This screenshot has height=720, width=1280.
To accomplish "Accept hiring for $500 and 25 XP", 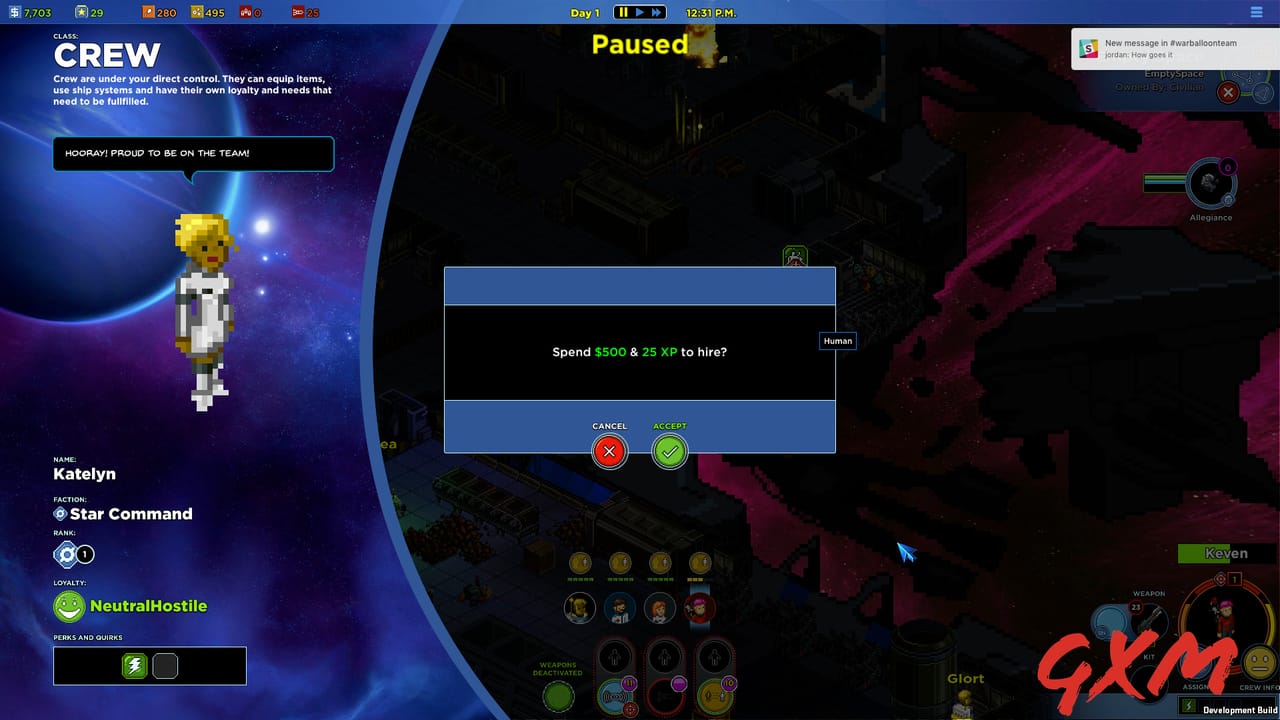I will (x=669, y=451).
